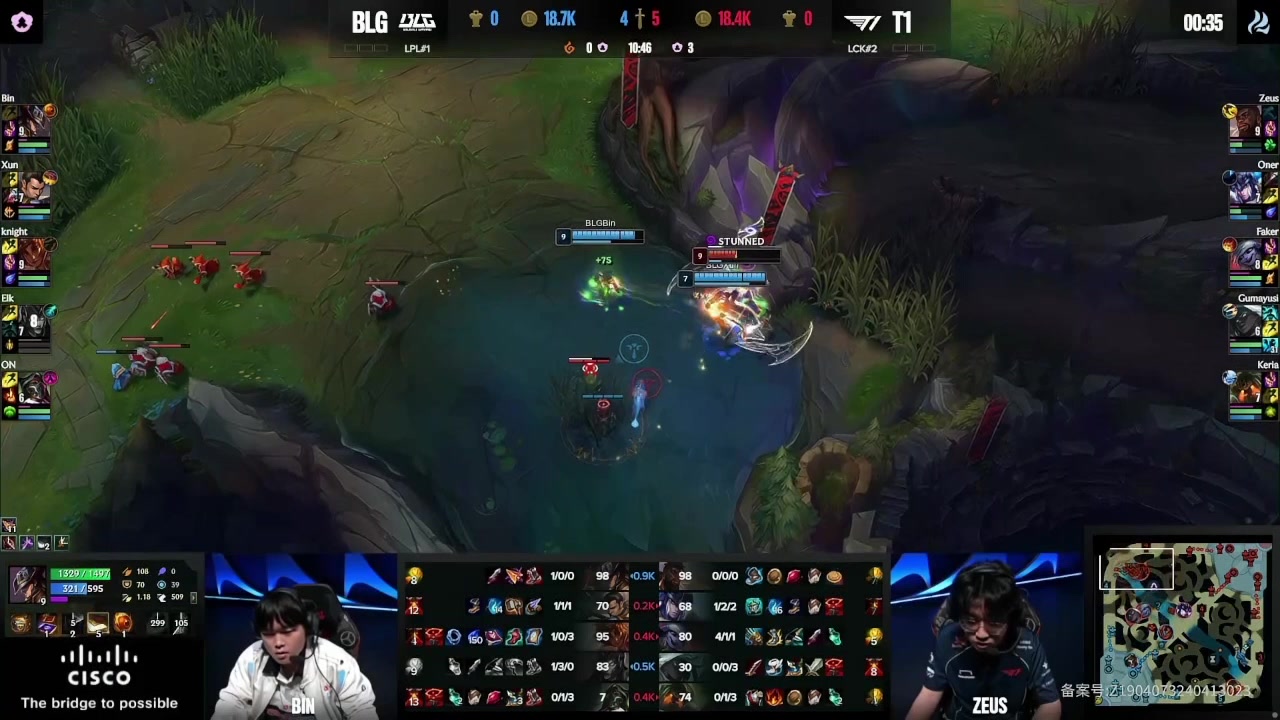Click the T1 team logo in scoreboard
The height and width of the screenshot is (720, 1280).
[863, 21]
